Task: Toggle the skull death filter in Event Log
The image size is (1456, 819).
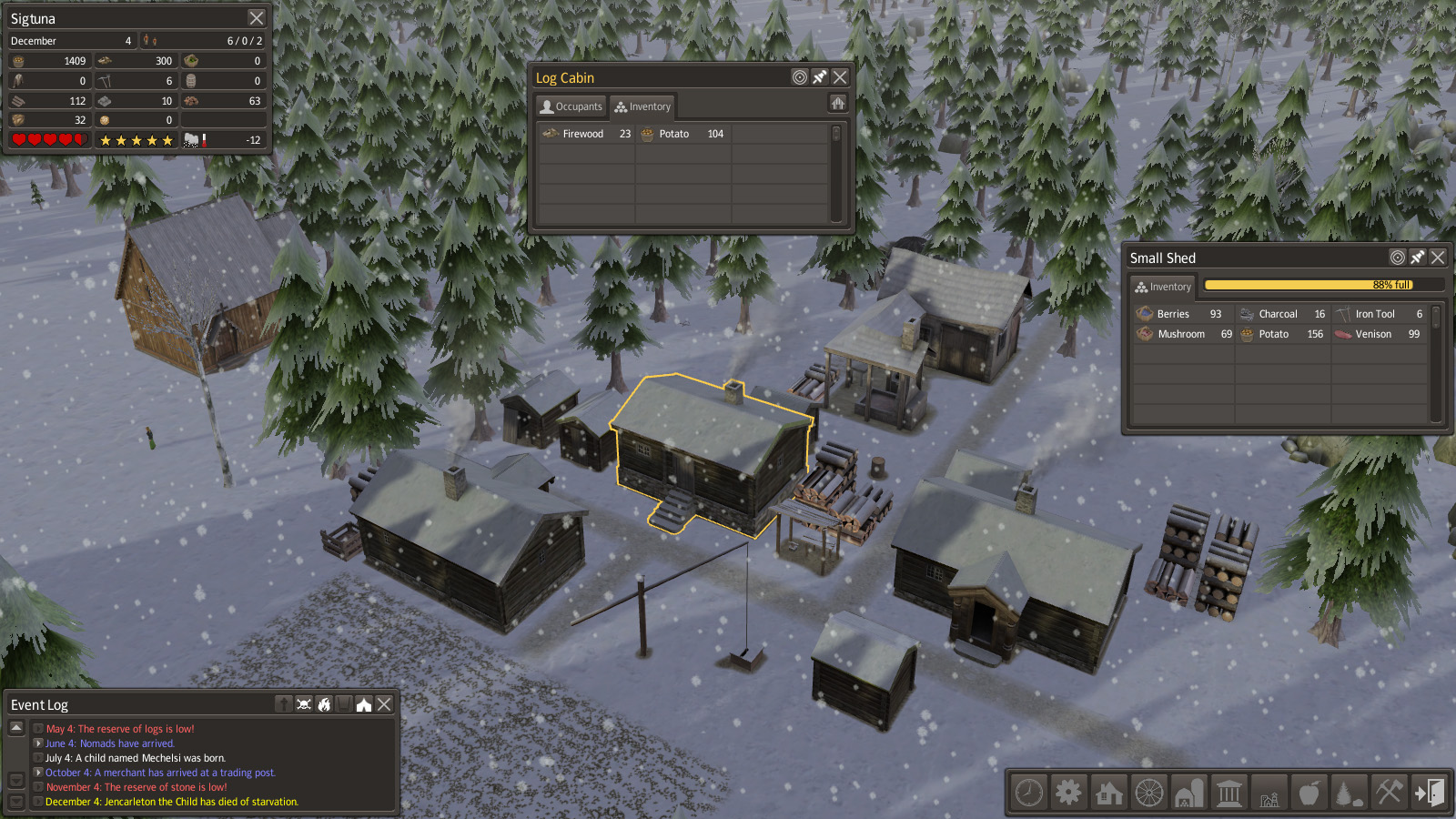Action: (x=304, y=704)
